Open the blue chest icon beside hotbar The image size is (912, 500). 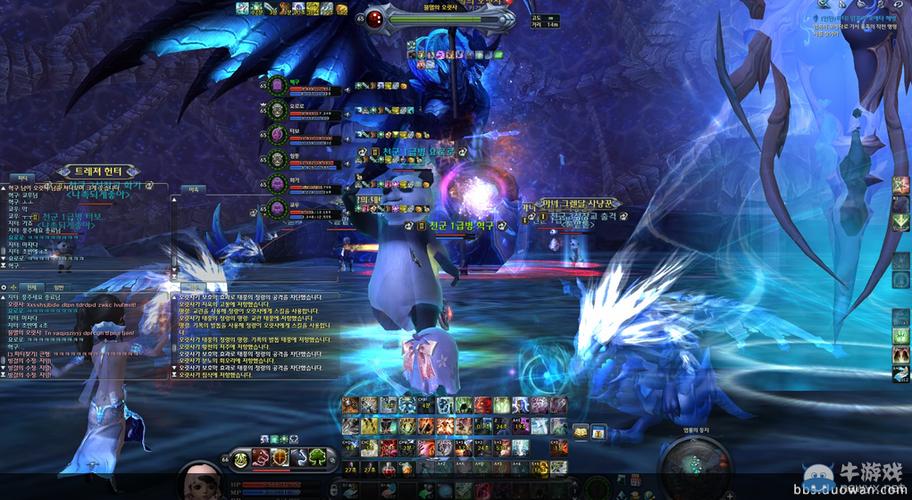[x=598, y=432]
